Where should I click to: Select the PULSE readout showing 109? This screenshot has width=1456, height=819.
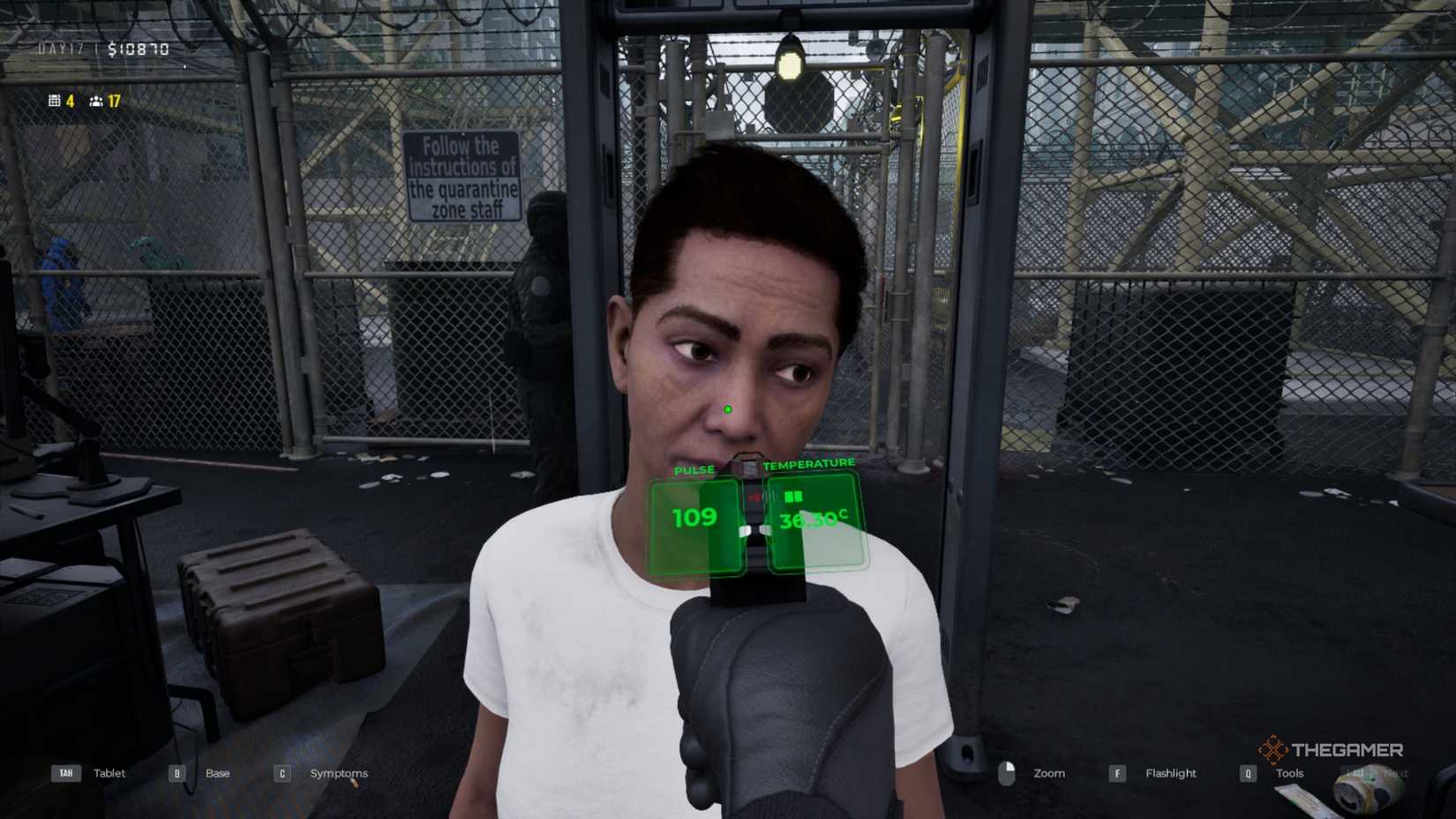point(696,516)
